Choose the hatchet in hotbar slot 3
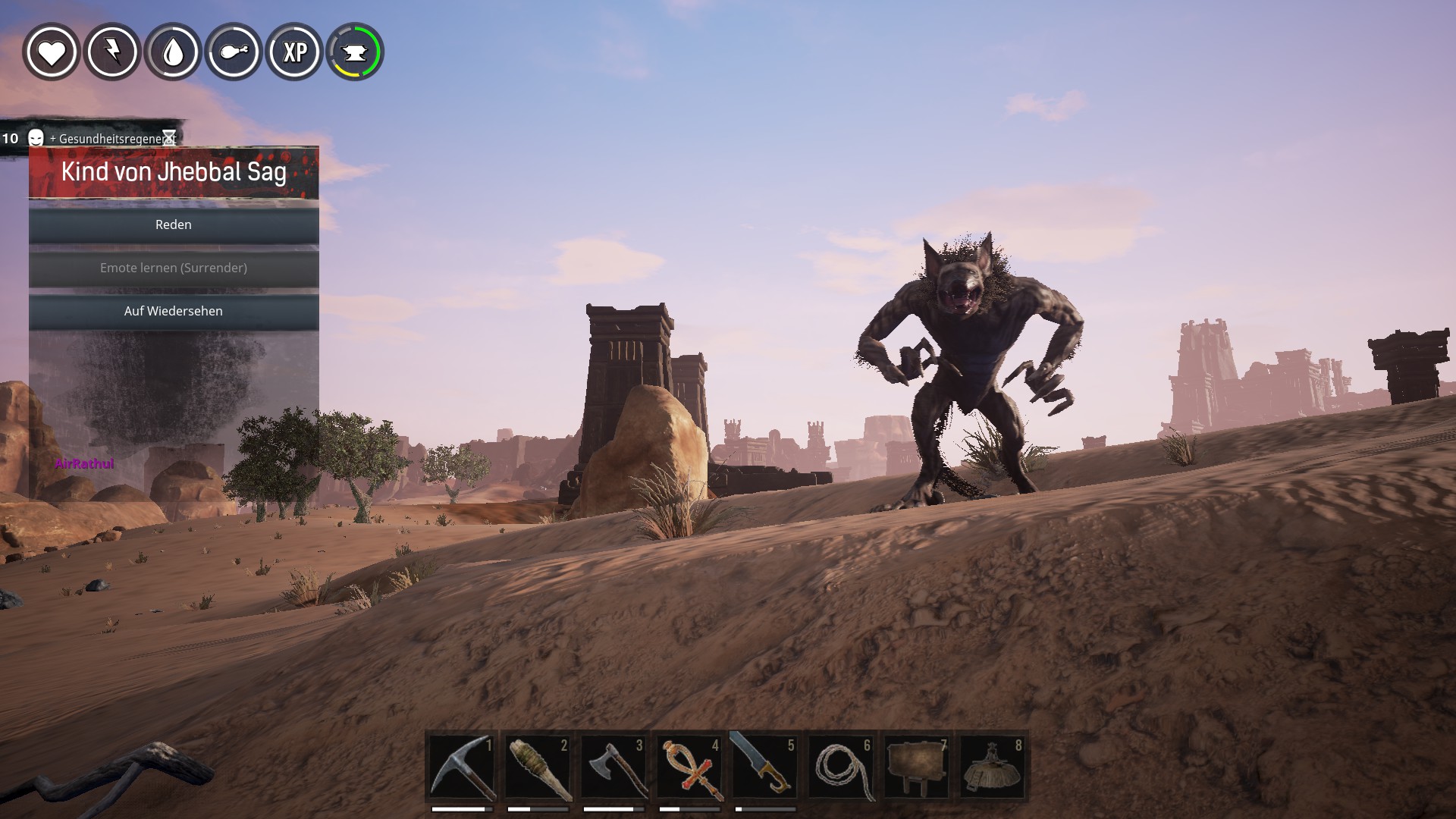This screenshot has width=1456, height=819. pyautogui.click(x=613, y=767)
